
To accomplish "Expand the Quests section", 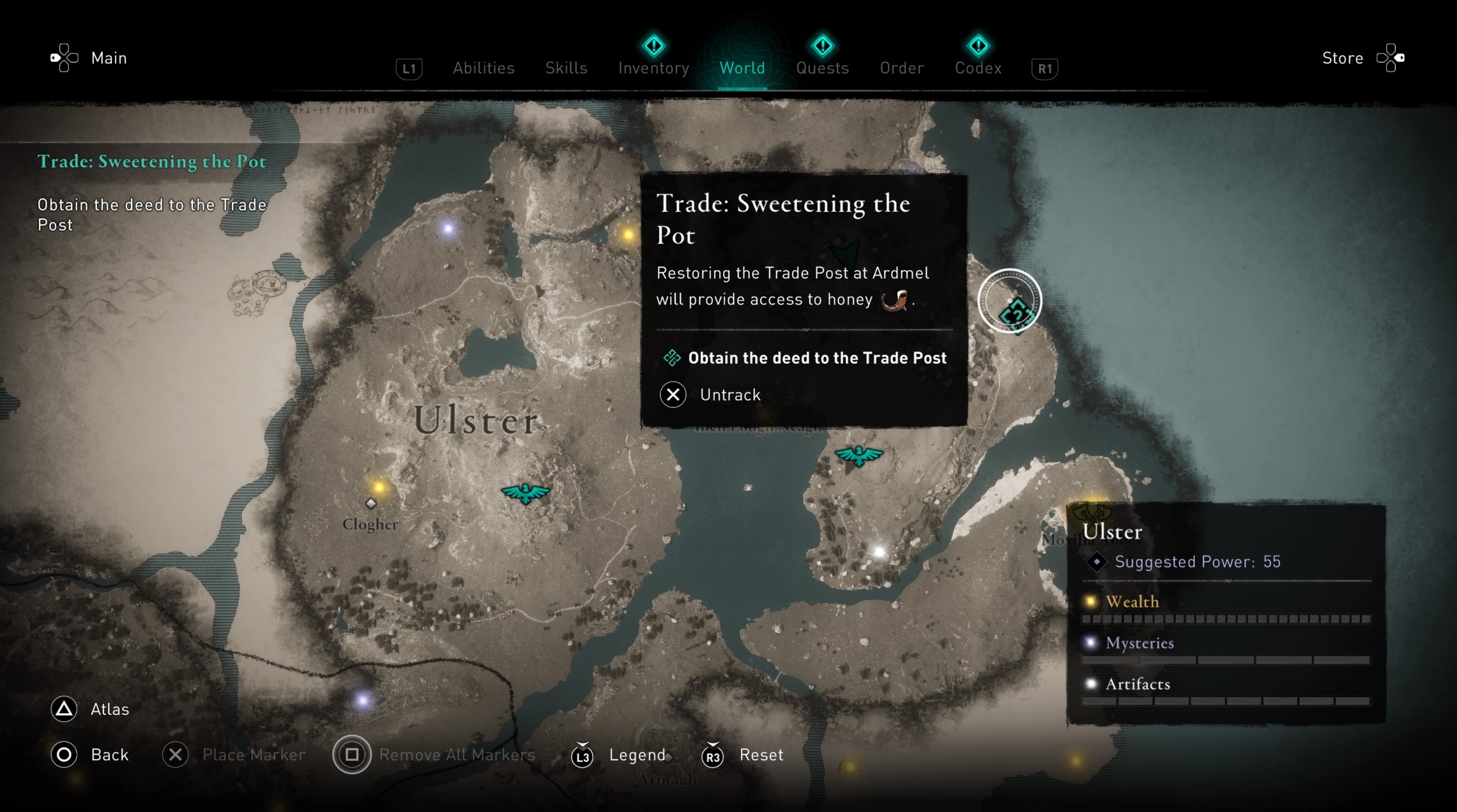I will pyautogui.click(x=823, y=68).
